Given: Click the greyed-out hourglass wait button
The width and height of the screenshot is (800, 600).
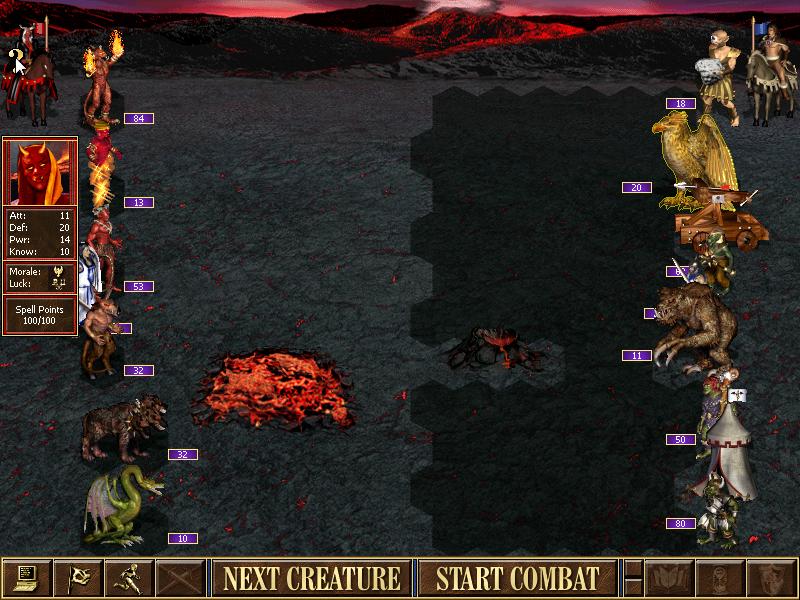Looking at the screenshot, I should [719, 578].
